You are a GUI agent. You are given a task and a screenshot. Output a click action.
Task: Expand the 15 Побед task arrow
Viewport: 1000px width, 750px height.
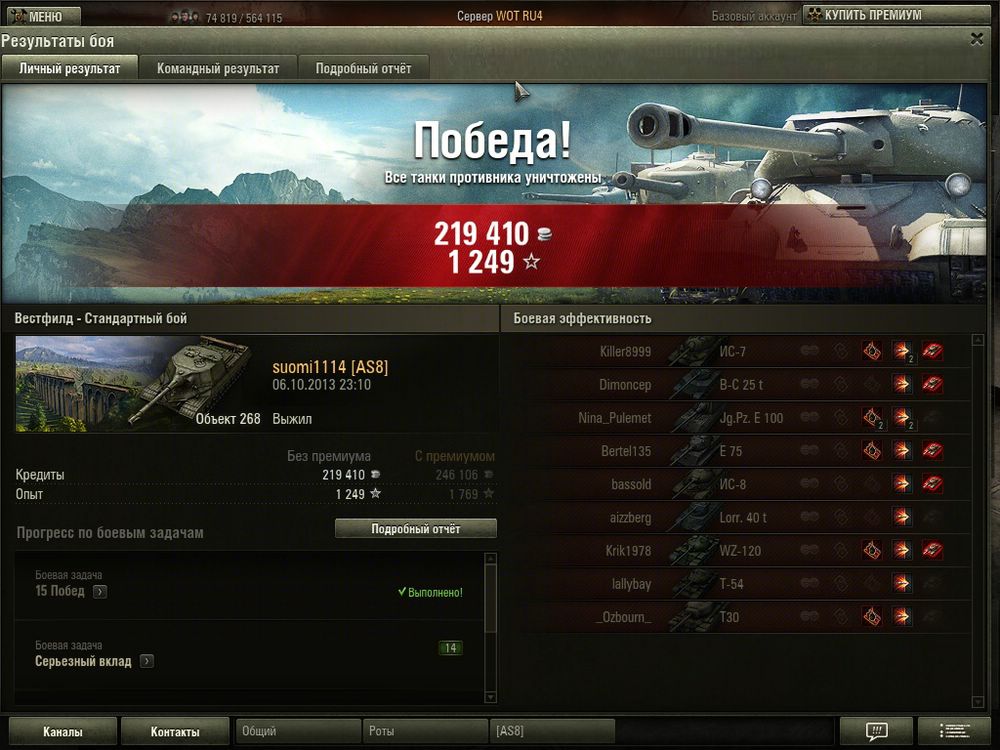coord(99,591)
